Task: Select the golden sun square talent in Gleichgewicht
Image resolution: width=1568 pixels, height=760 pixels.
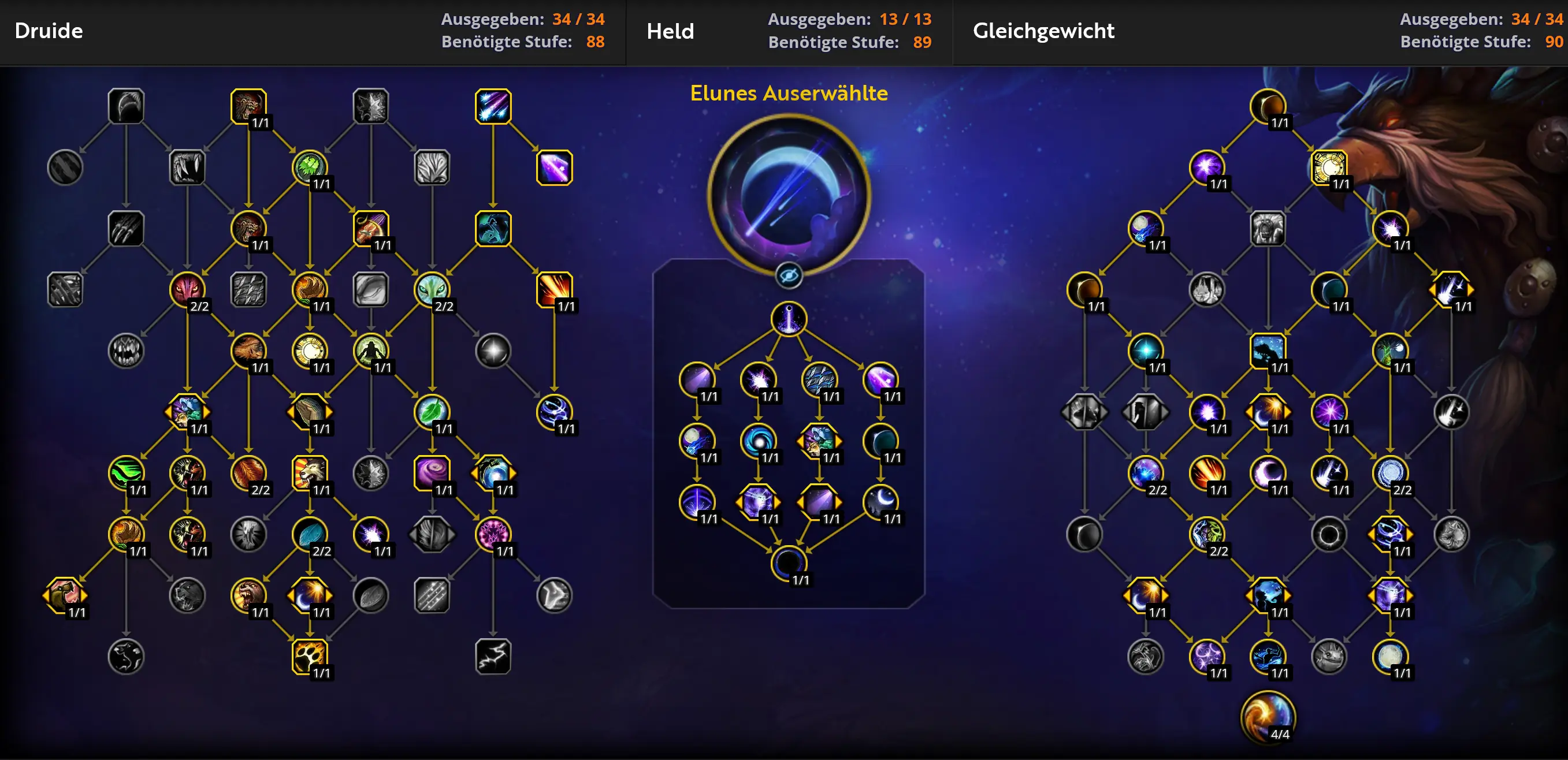Action: click(1328, 167)
